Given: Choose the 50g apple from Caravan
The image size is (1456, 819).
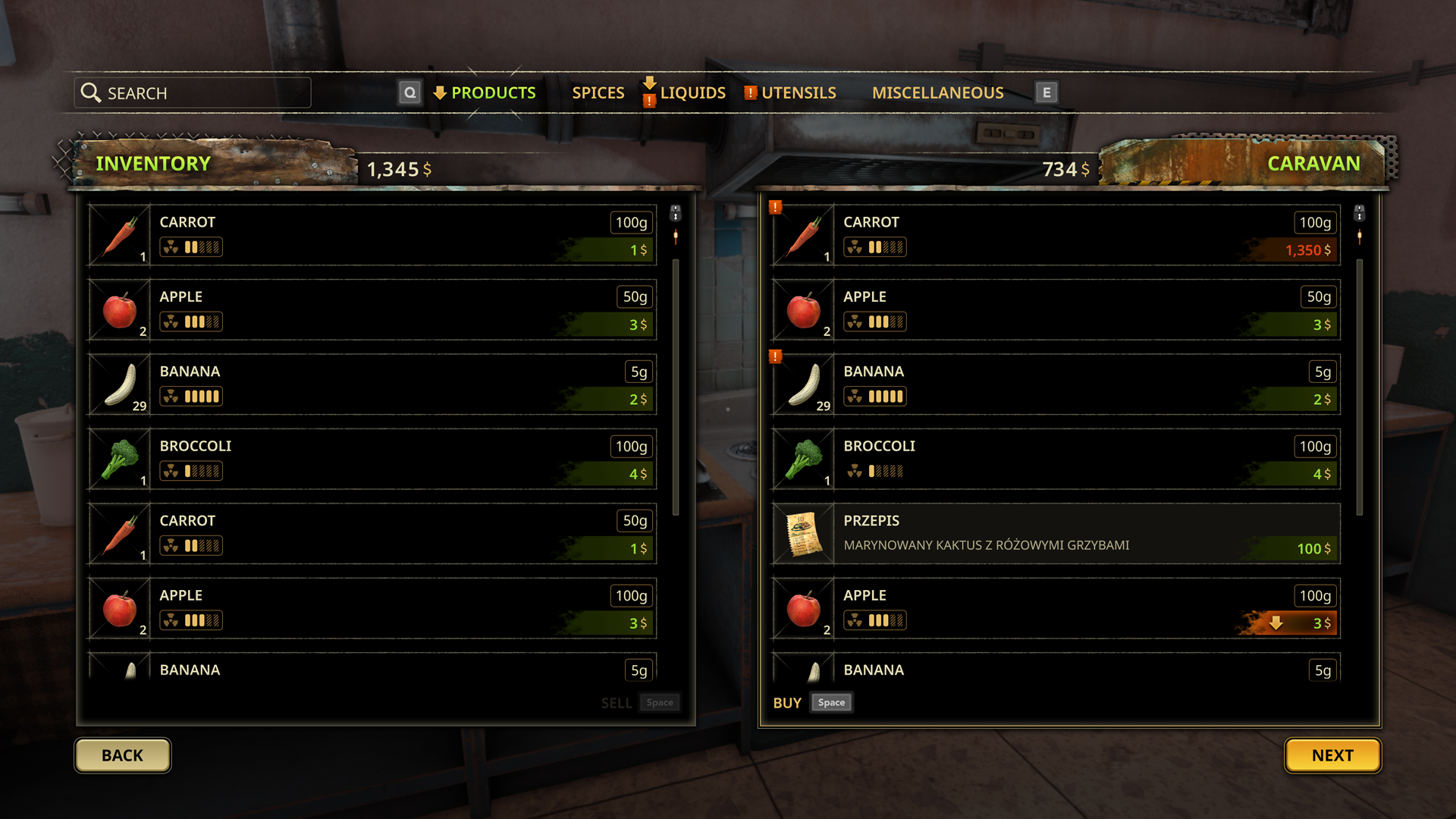Looking at the screenshot, I should 1056,309.
